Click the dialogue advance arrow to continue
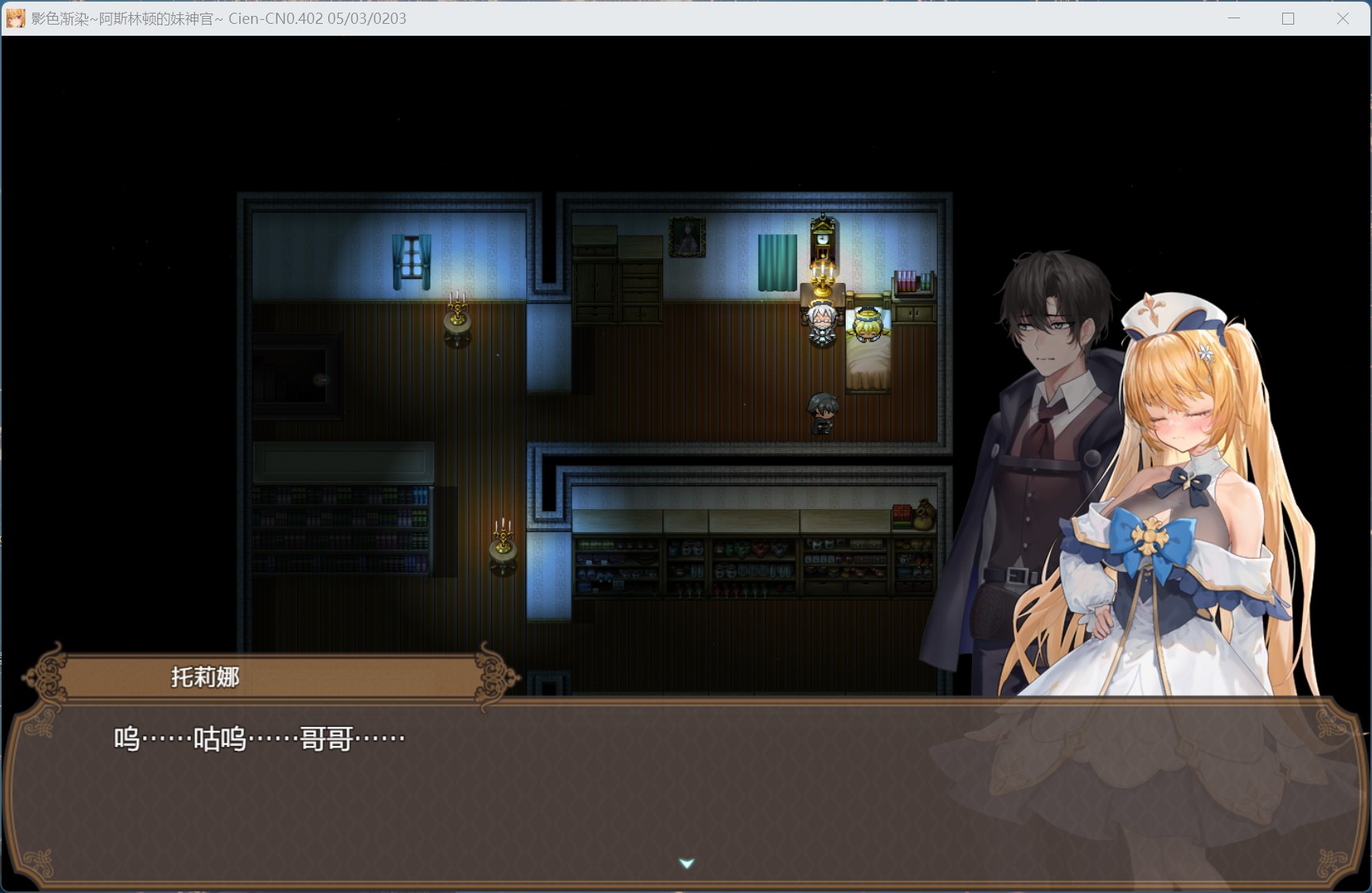 pyautogui.click(x=685, y=861)
